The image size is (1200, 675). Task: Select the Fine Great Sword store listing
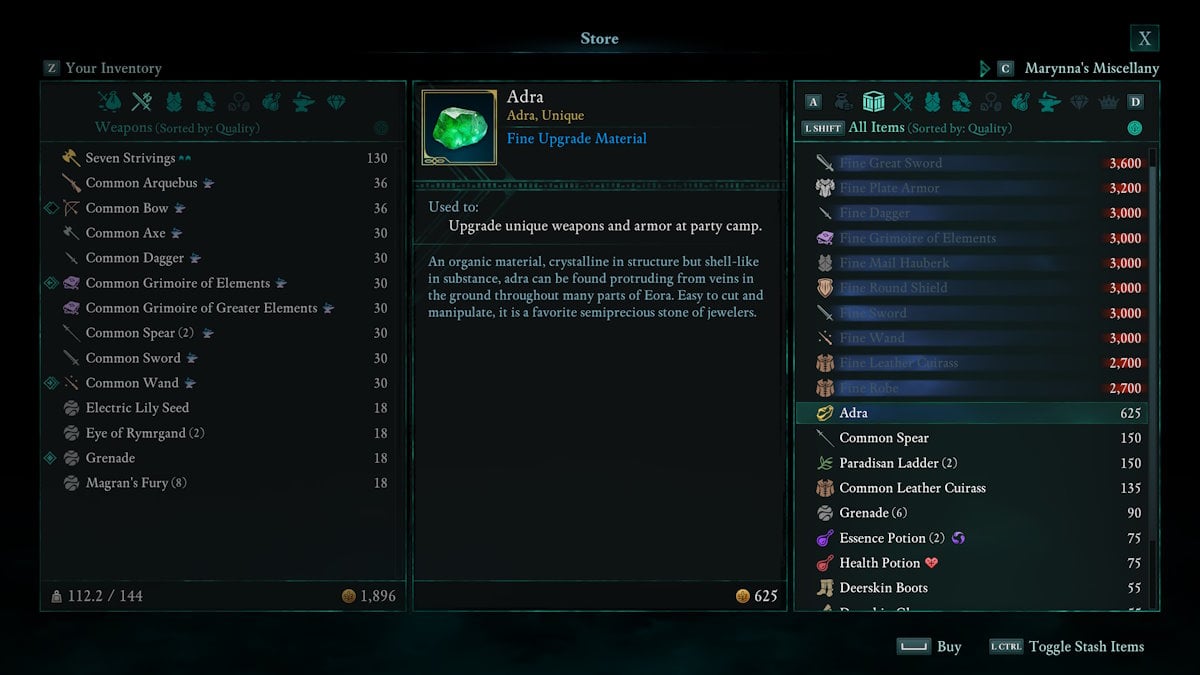click(x=890, y=163)
